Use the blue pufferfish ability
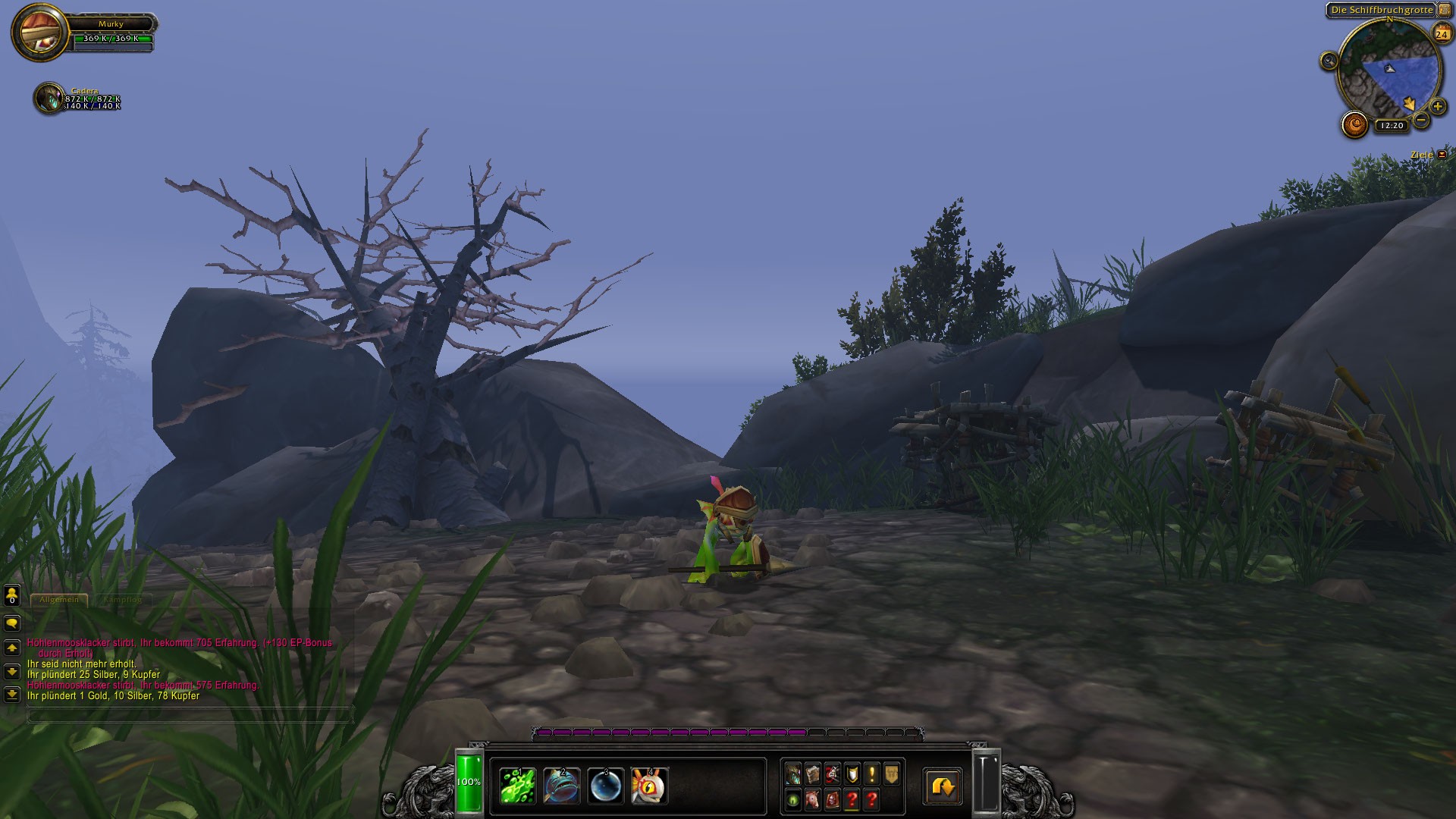The width and height of the screenshot is (1456, 819). tap(562, 785)
